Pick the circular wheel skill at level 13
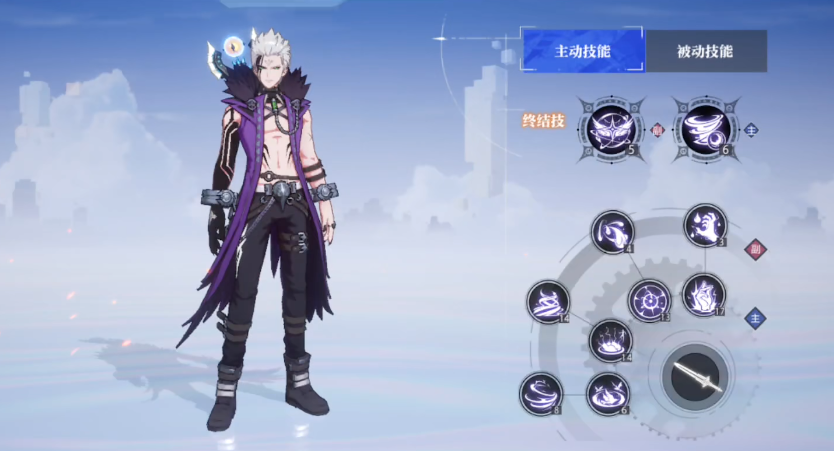Viewport: 834px width, 451px height. 649,299
